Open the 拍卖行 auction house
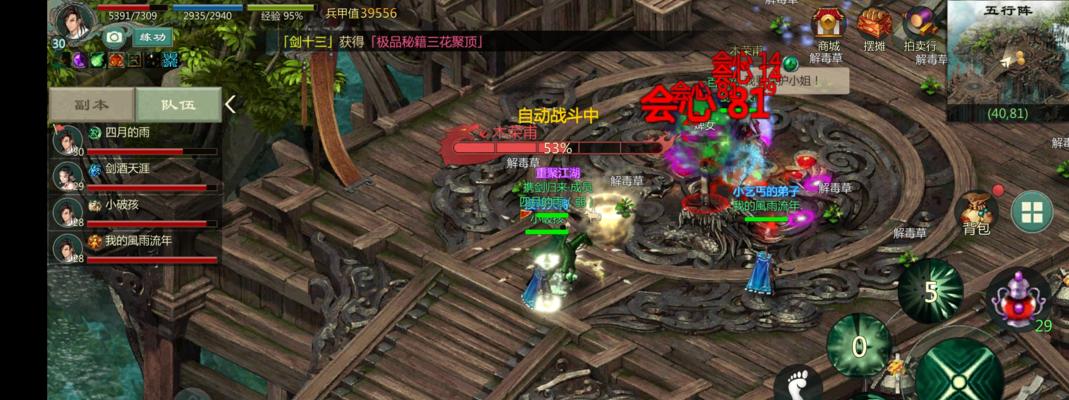The image size is (1069, 400). [x=919, y=26]
